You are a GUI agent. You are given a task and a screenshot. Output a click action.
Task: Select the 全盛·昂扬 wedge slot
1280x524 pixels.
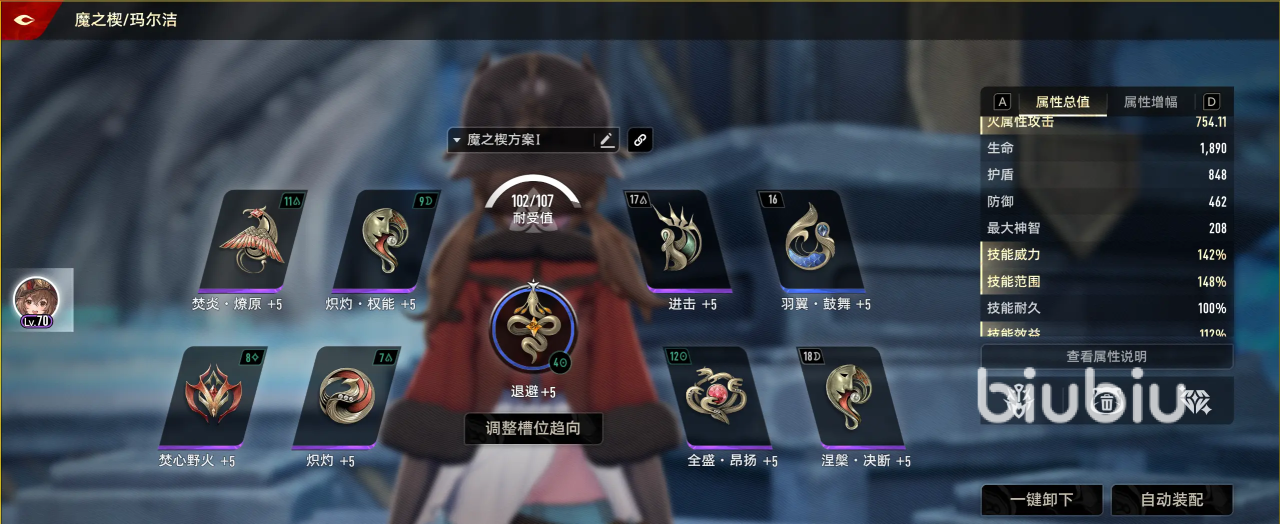pyautogui.click(x=717, y=397)
